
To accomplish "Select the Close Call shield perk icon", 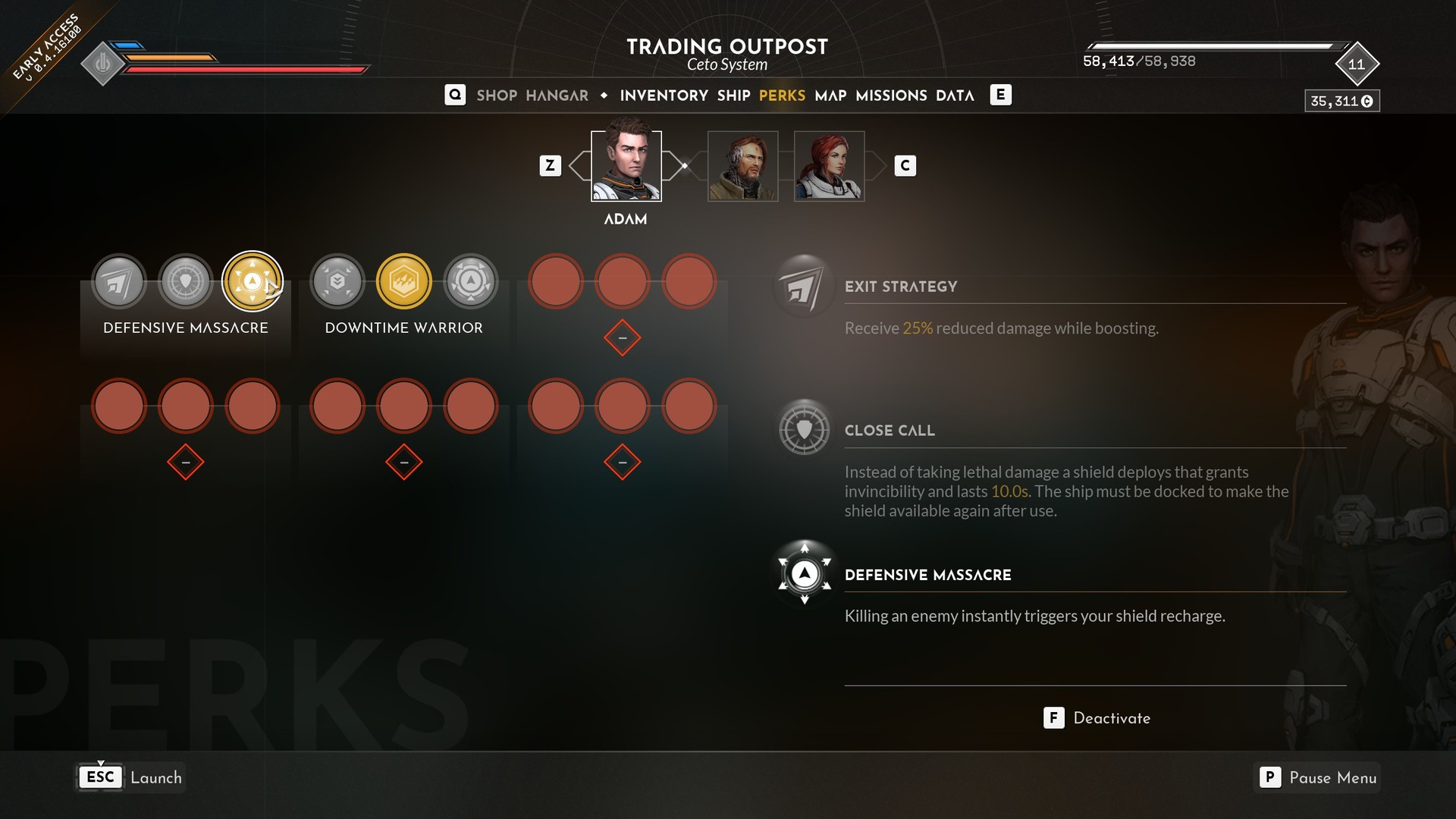I will 186,282.
